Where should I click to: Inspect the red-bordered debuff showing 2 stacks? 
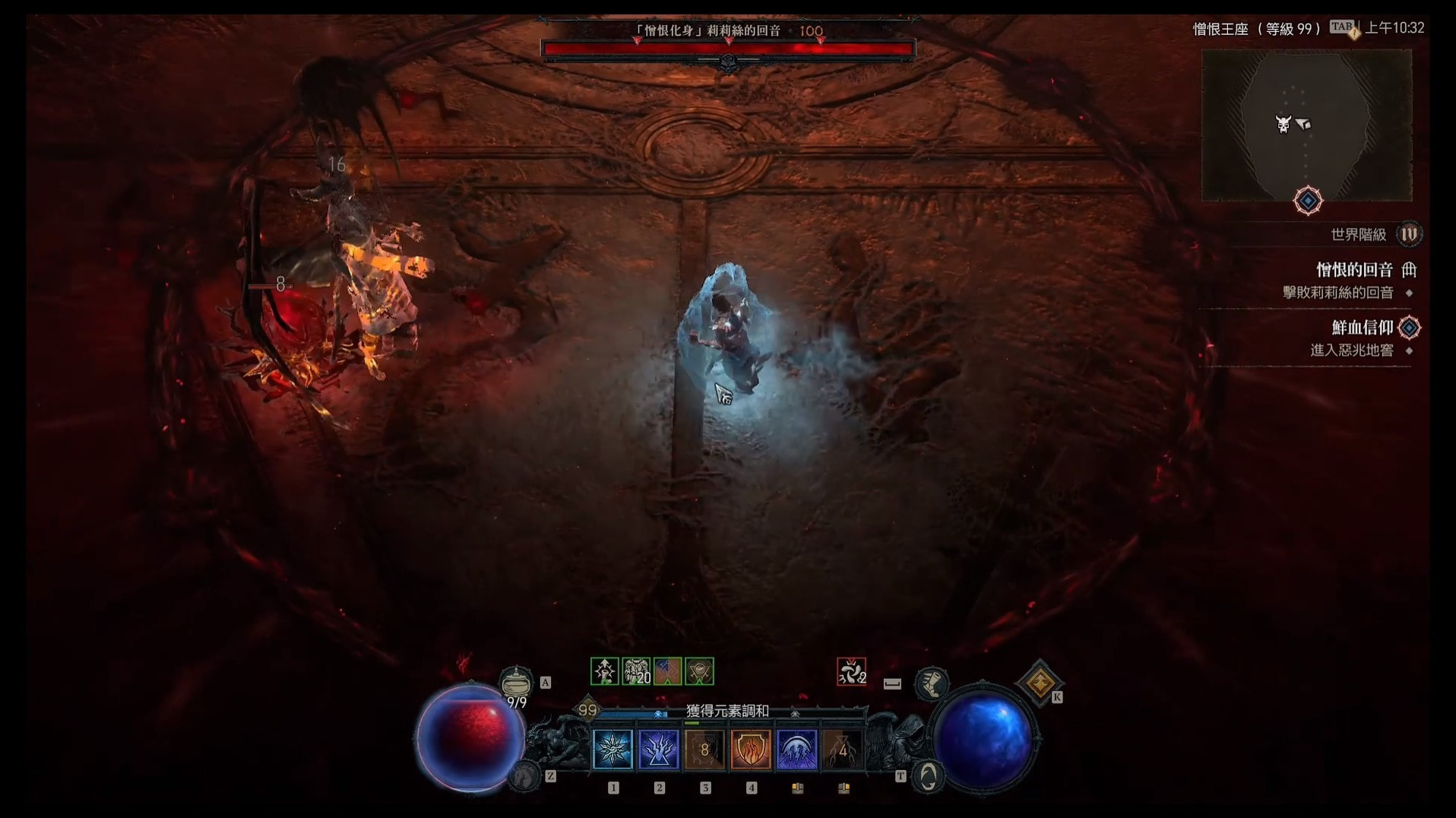click(x=851, y=671)
